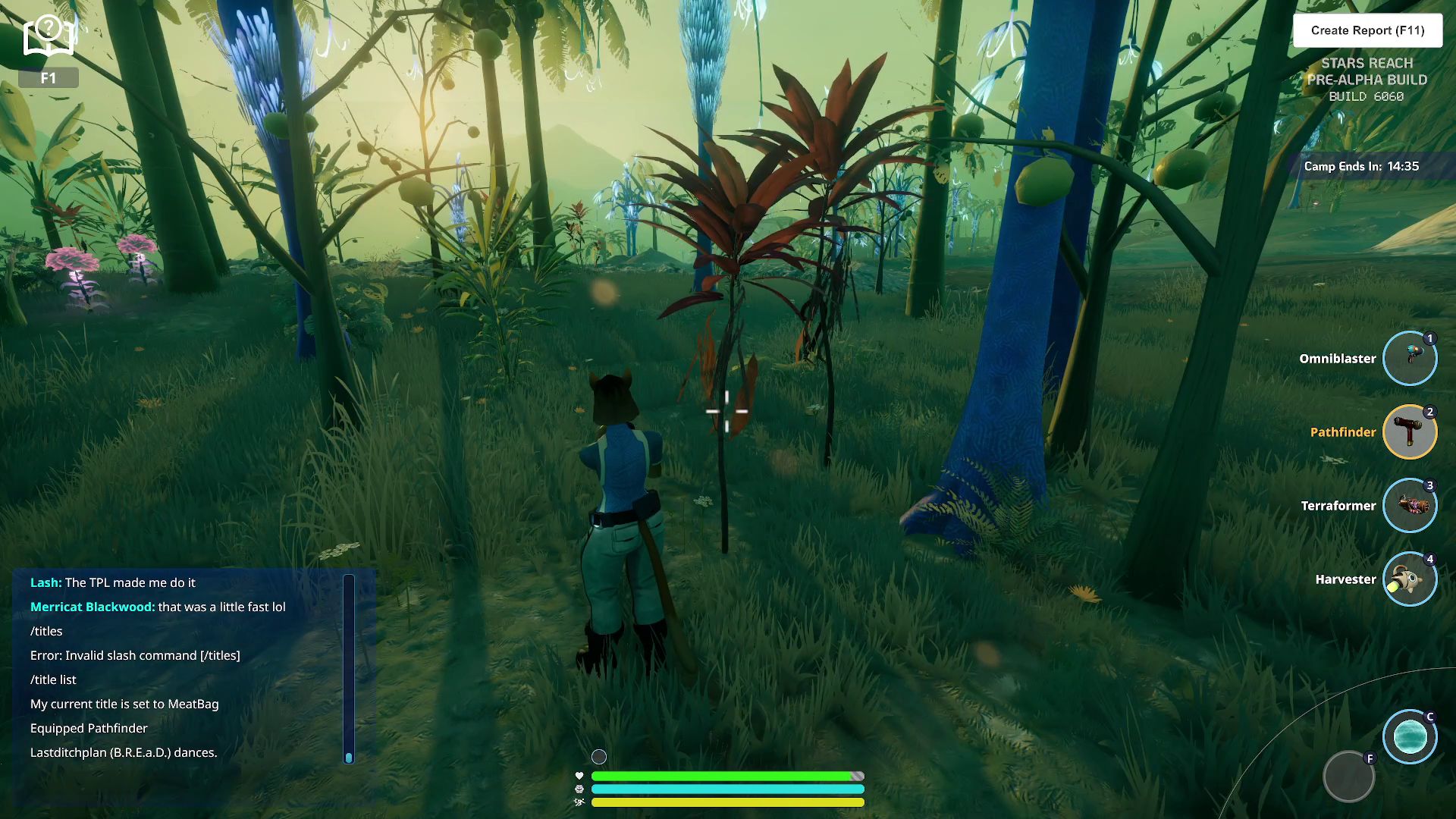Select the Pathfinder tool slot
Viewport: 1456px width, 819px height.
coord(1410,432)
